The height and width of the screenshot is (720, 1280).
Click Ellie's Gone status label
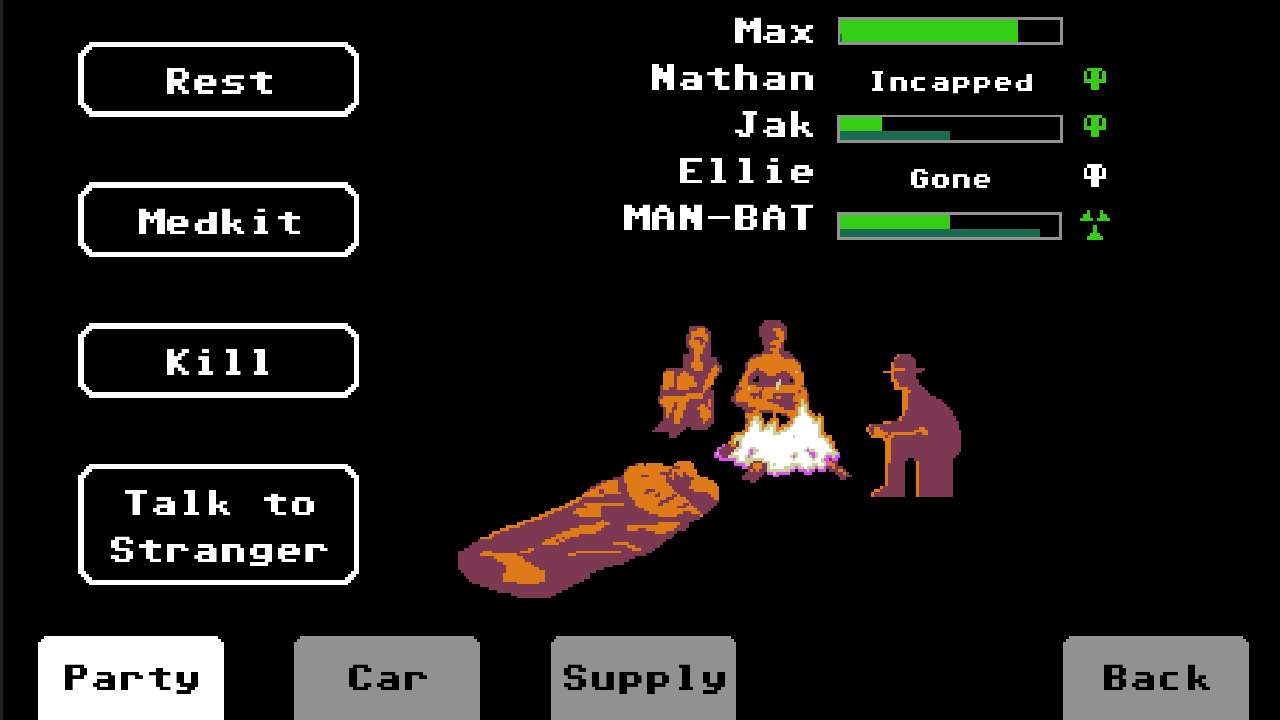[950, 178]
